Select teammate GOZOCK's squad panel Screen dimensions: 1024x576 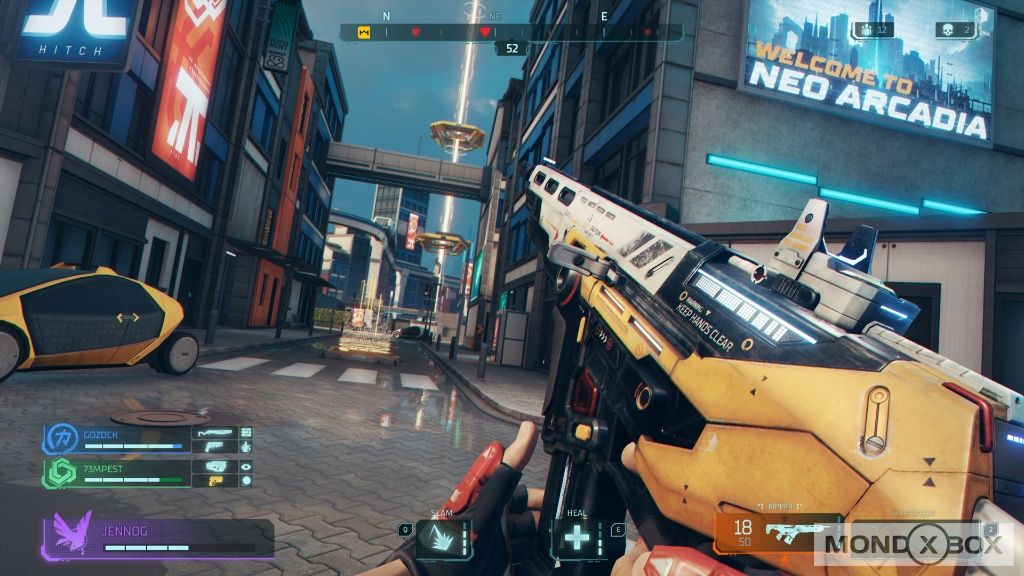[147, 438]
